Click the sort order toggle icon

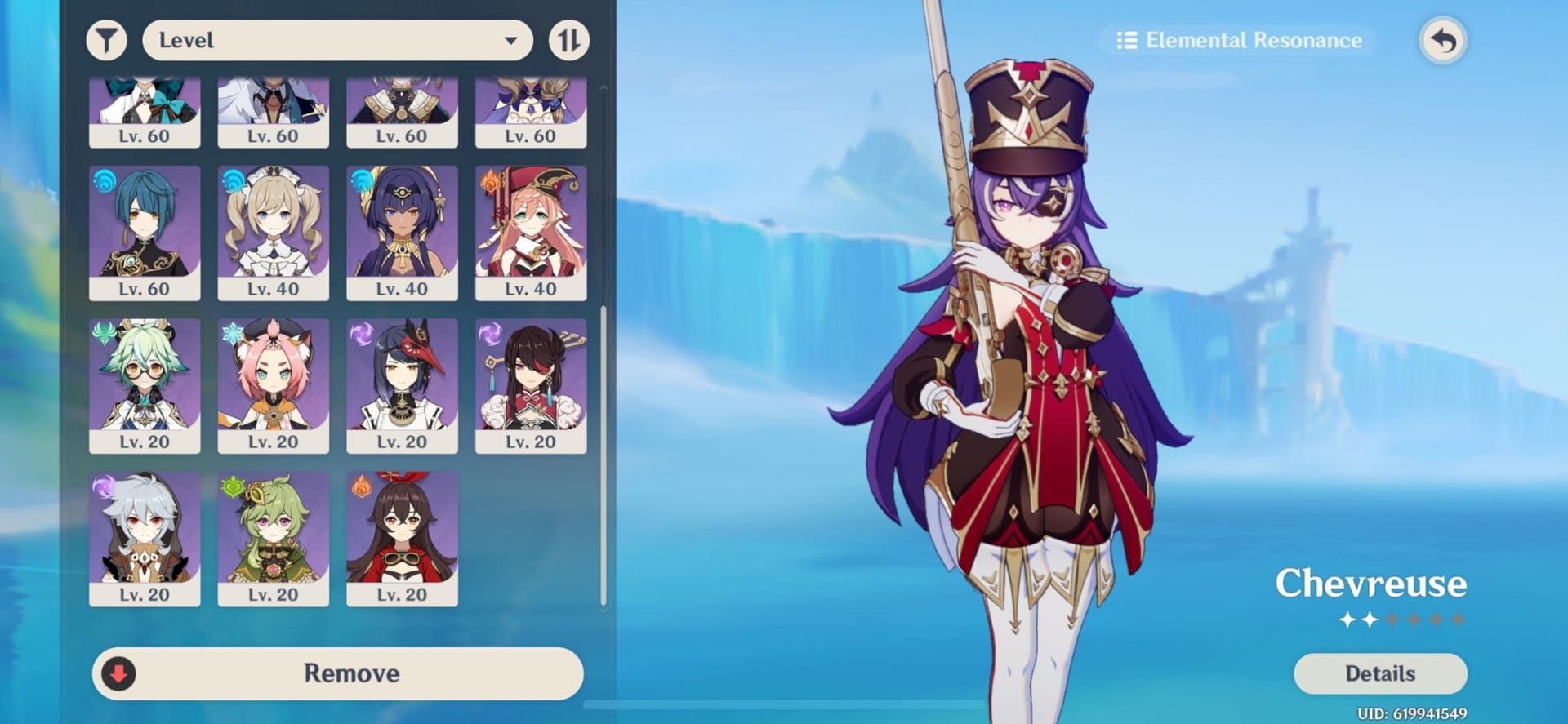570,40
